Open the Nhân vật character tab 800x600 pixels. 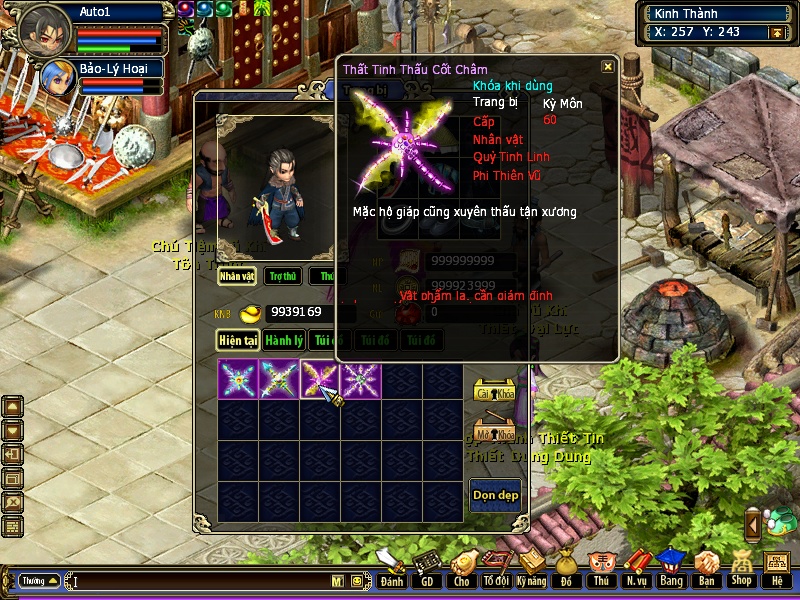point(237,275)
